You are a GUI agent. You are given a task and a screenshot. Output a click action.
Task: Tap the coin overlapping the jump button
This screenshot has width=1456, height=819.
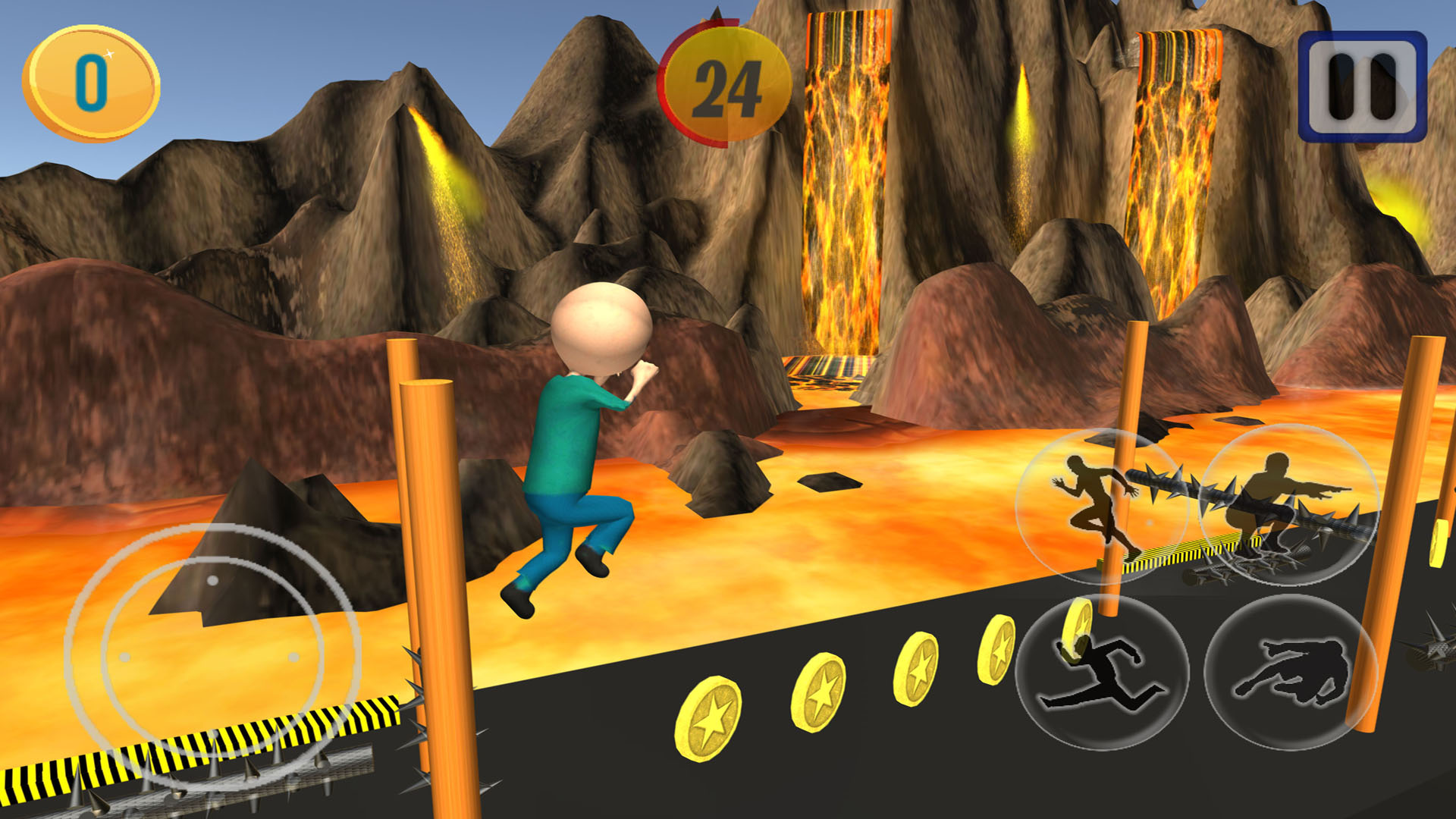1077,629
